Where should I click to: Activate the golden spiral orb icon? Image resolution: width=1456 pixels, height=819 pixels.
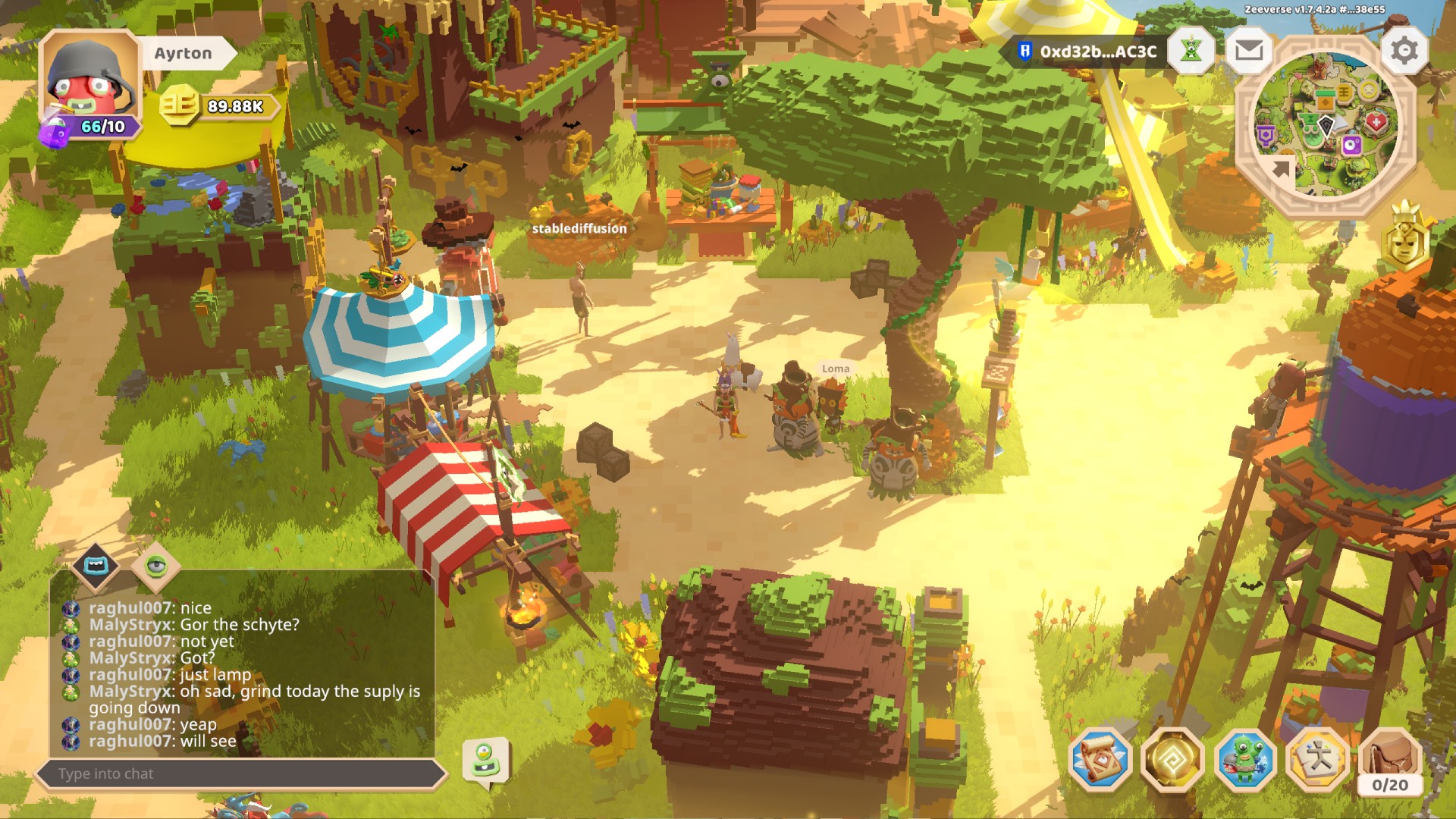click(x=1172, y=760)
